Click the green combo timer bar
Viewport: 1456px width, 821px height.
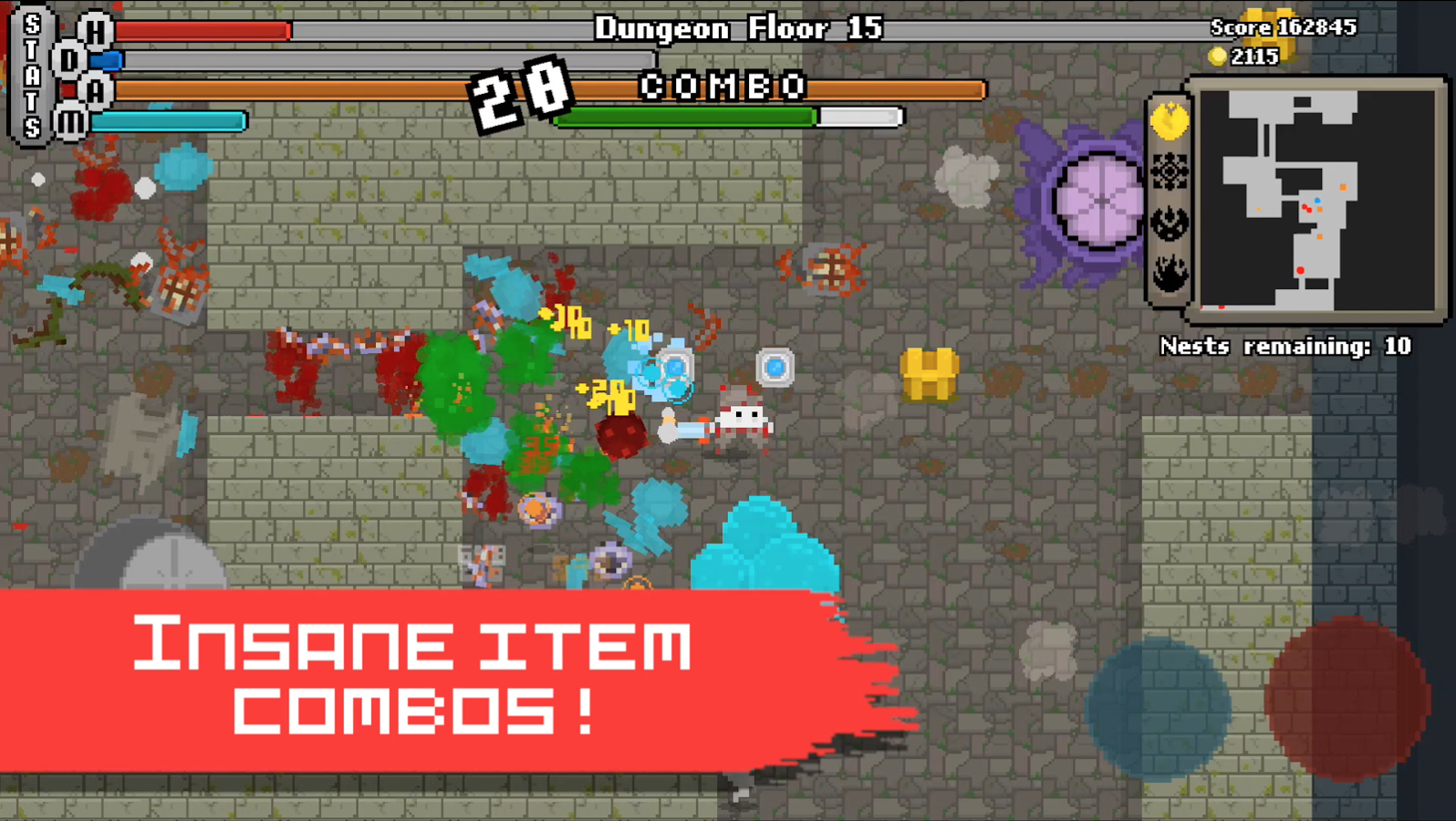tap(686, 117)
